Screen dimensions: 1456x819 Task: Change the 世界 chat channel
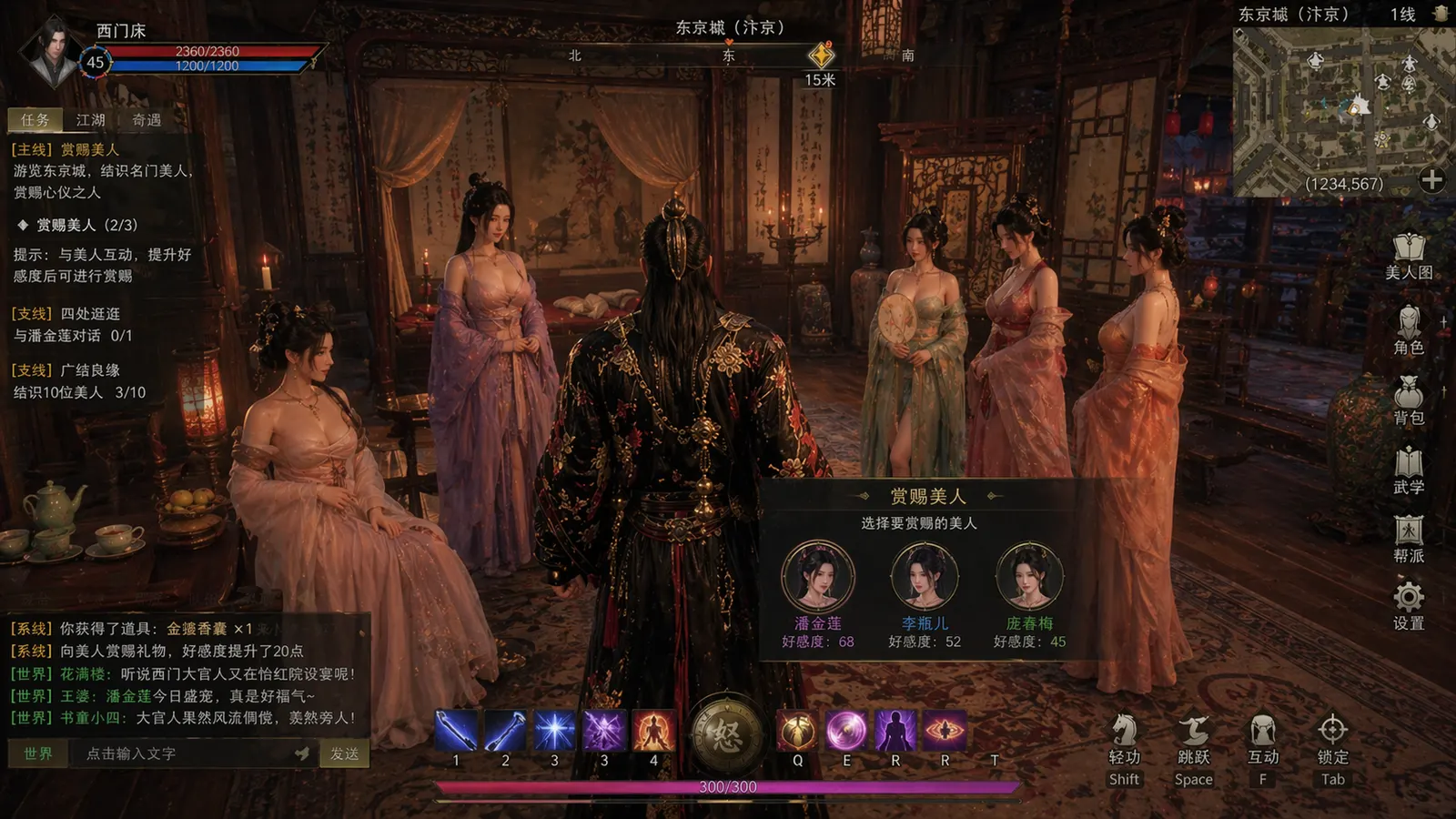[38, 753]
